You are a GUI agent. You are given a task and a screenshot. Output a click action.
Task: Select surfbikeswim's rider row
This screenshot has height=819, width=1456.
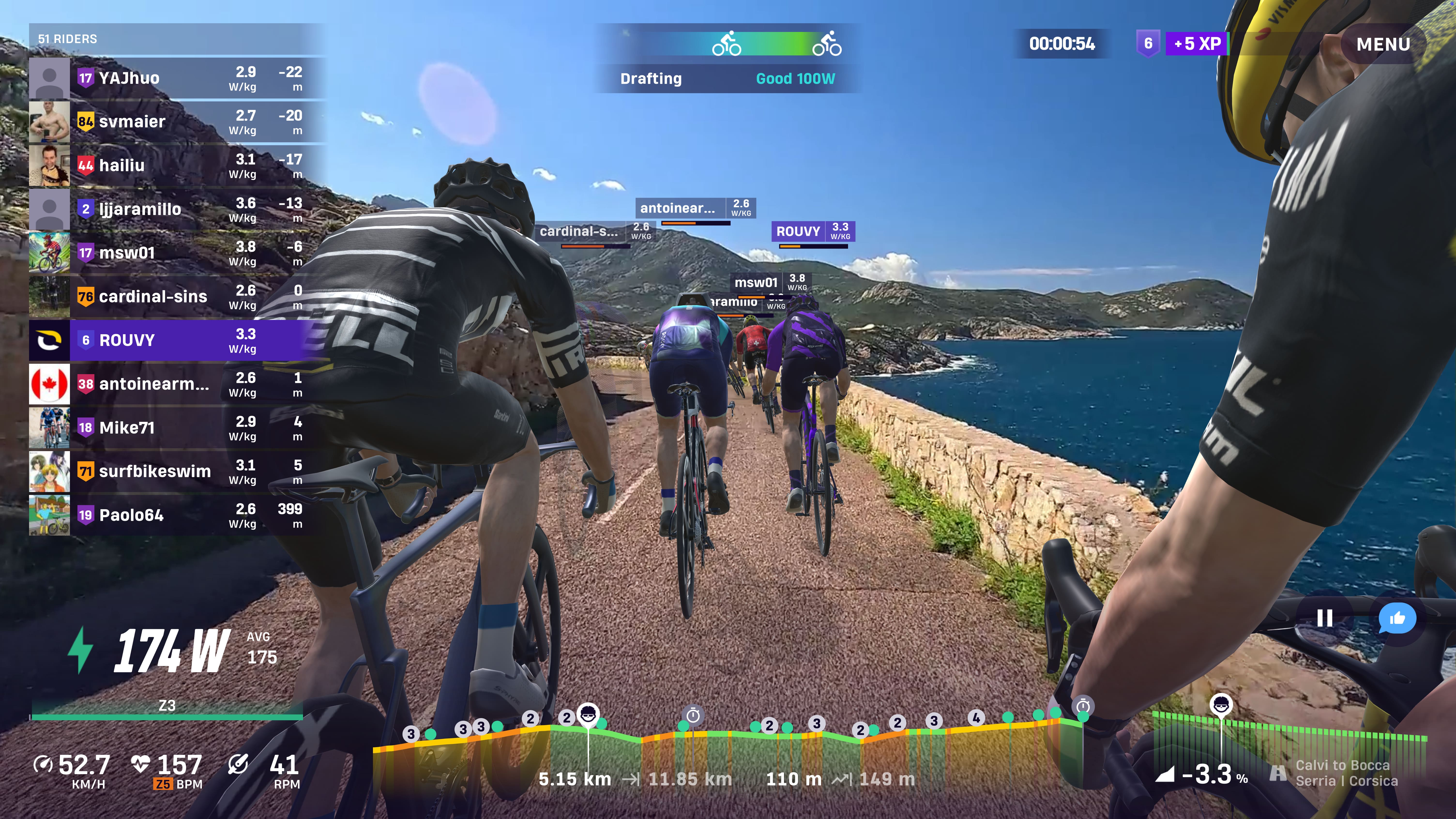click(x=175, y=471)
